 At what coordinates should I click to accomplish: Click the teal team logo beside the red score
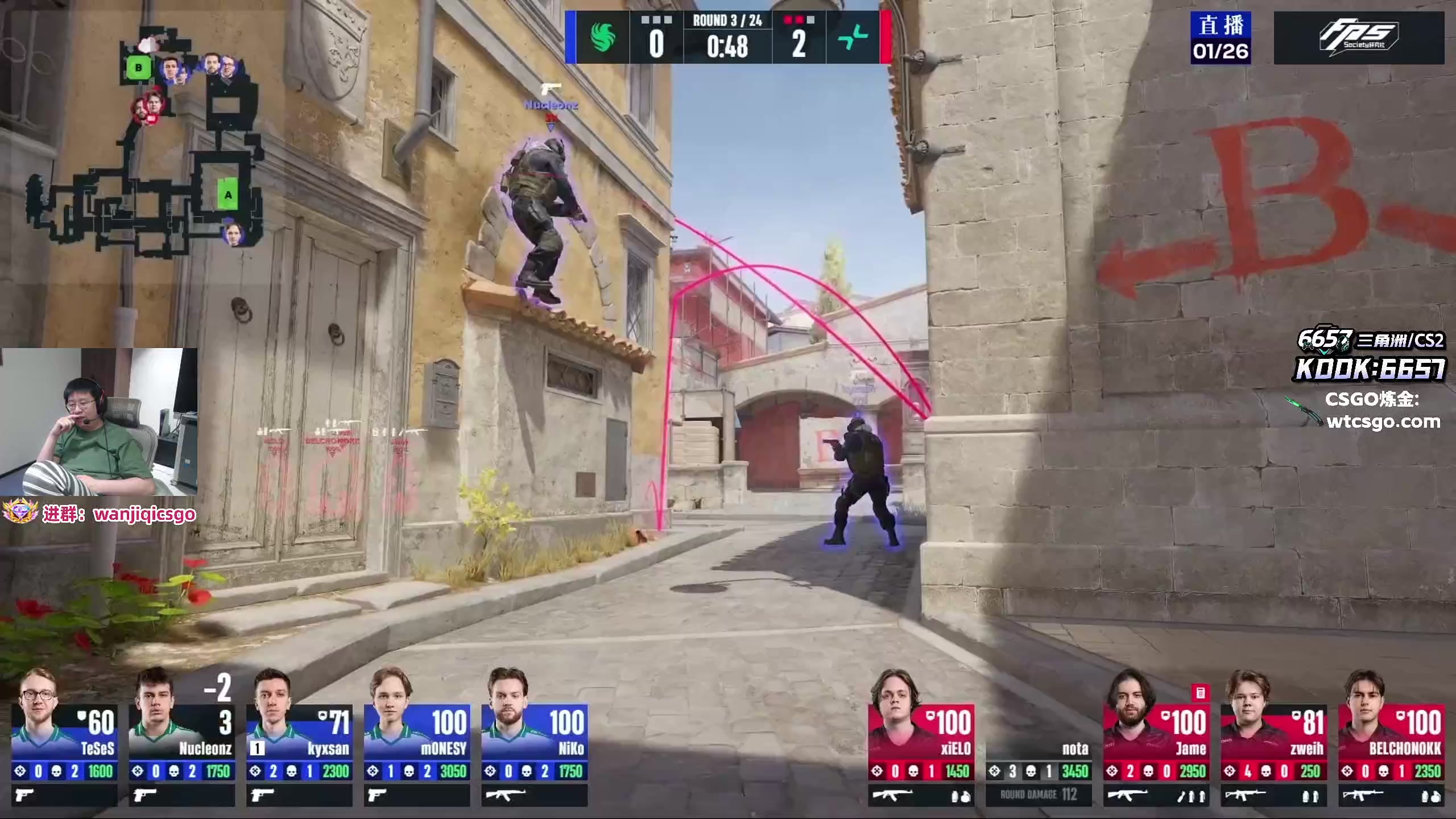(x=853, y=38)
